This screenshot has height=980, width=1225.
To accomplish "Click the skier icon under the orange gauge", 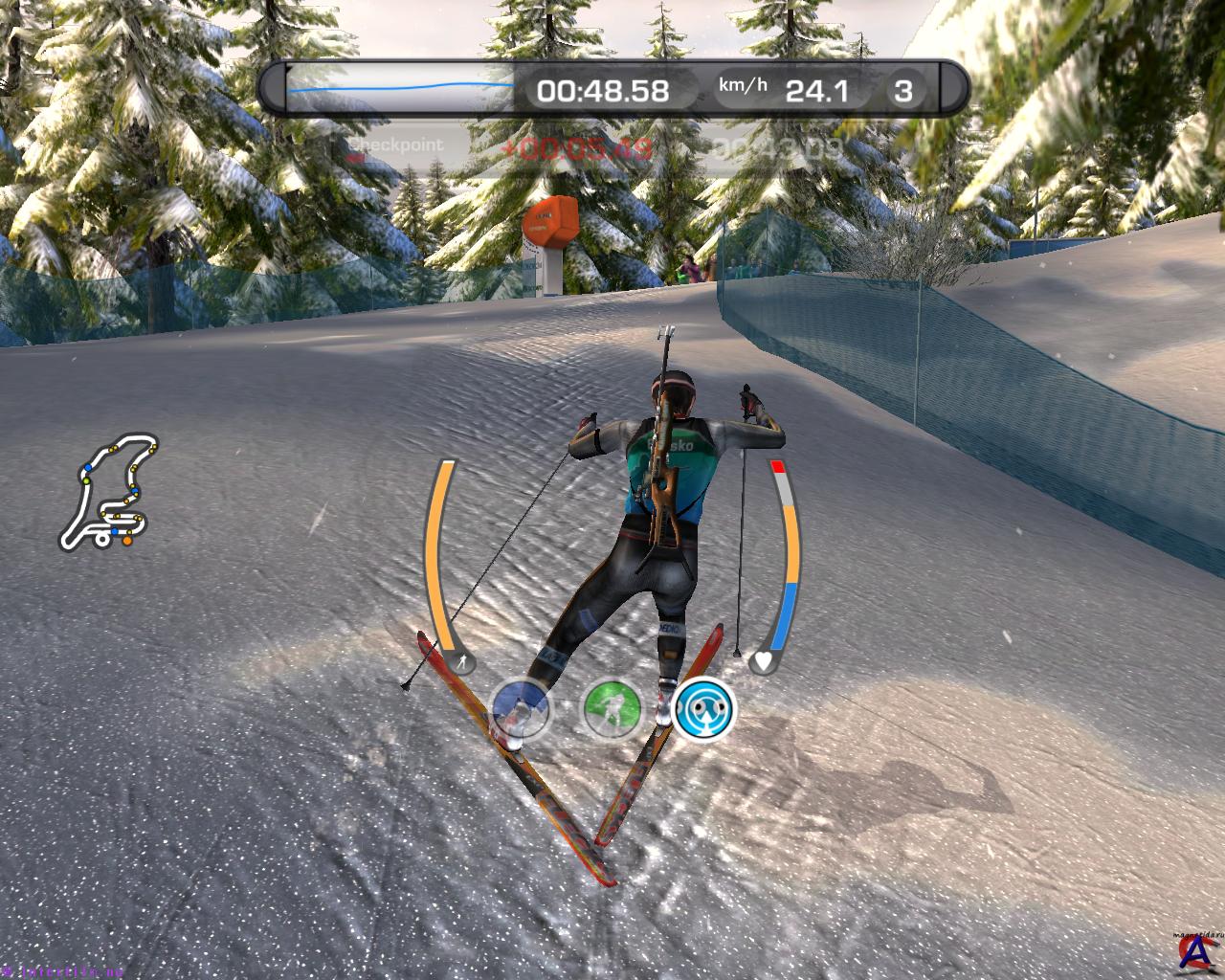I will pyautogui.click(x=462, y=661).
